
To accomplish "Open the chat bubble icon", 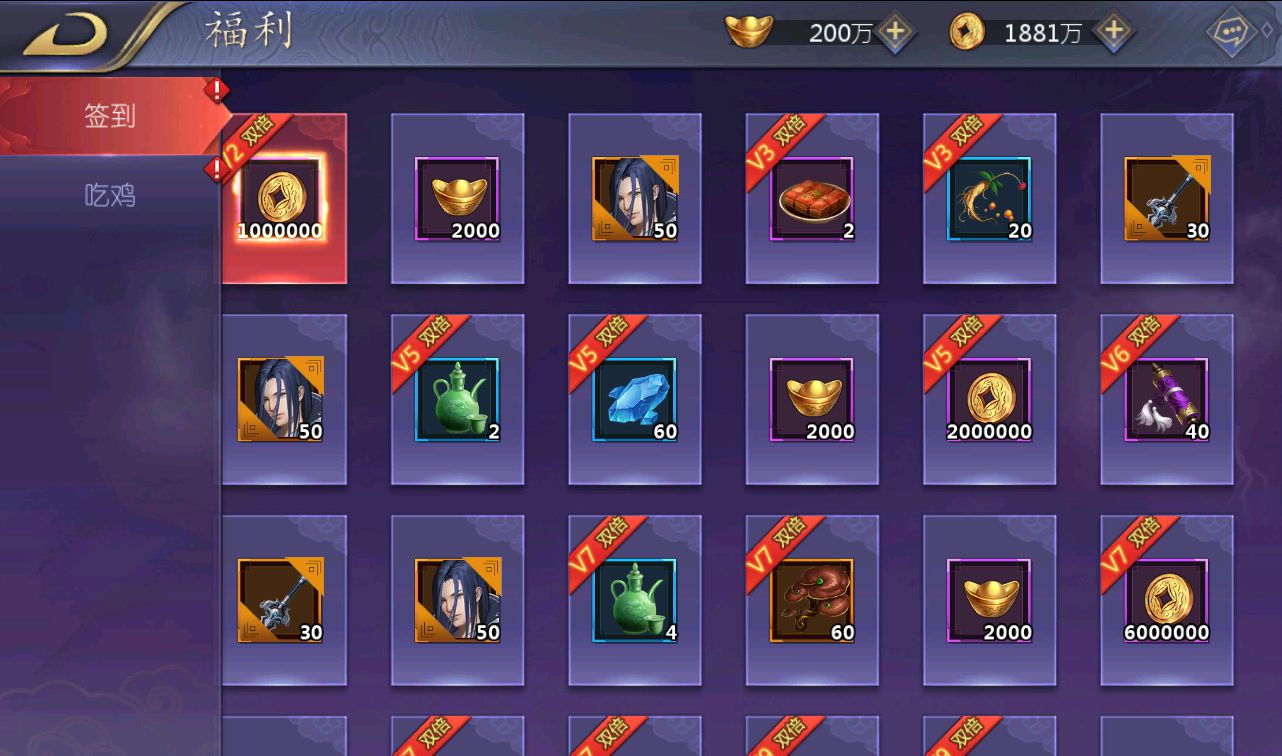I will click(x=1231, y=33).
